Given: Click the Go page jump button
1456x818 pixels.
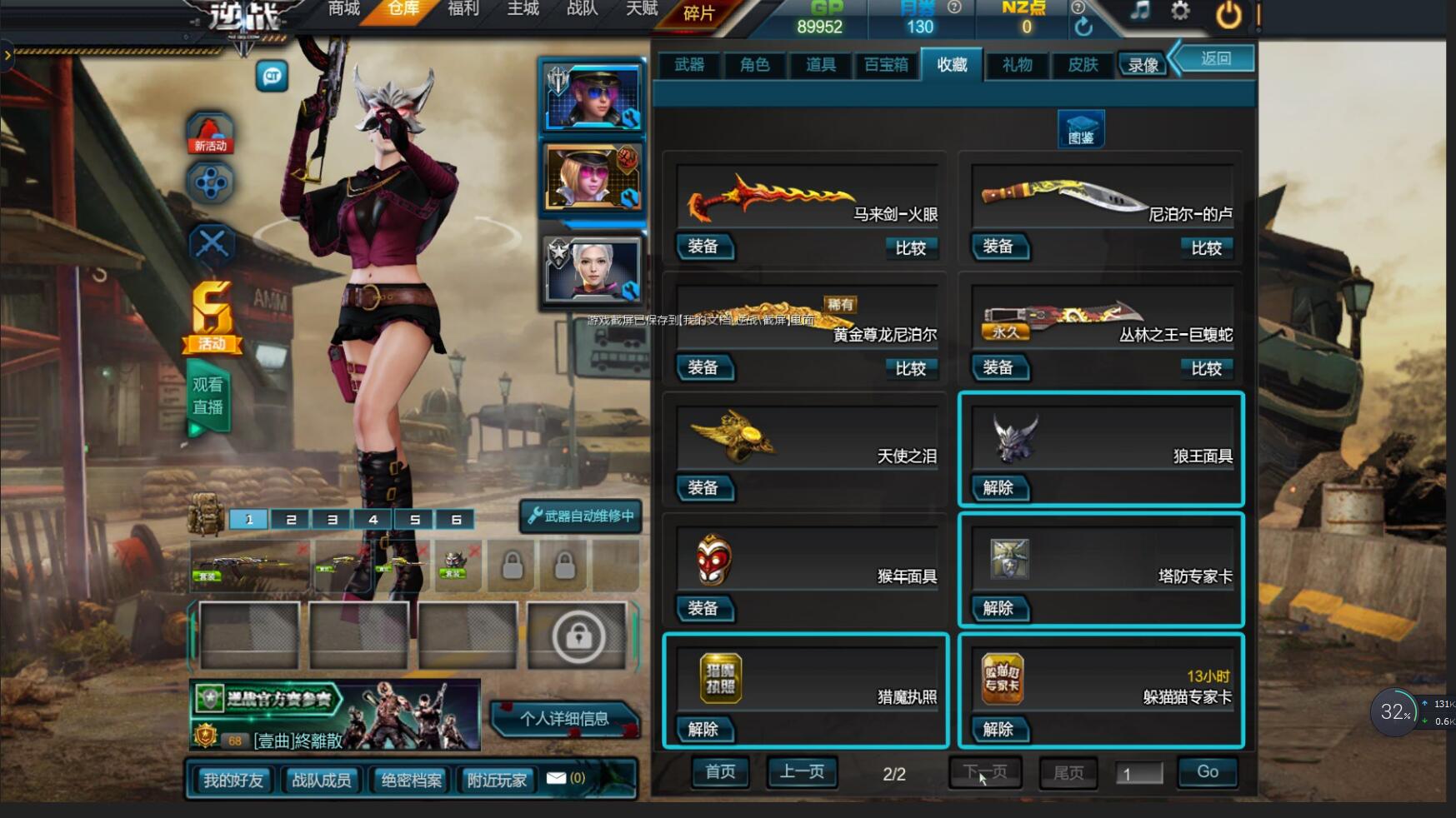Looking at the screenshot, I should coord(1207,772).
